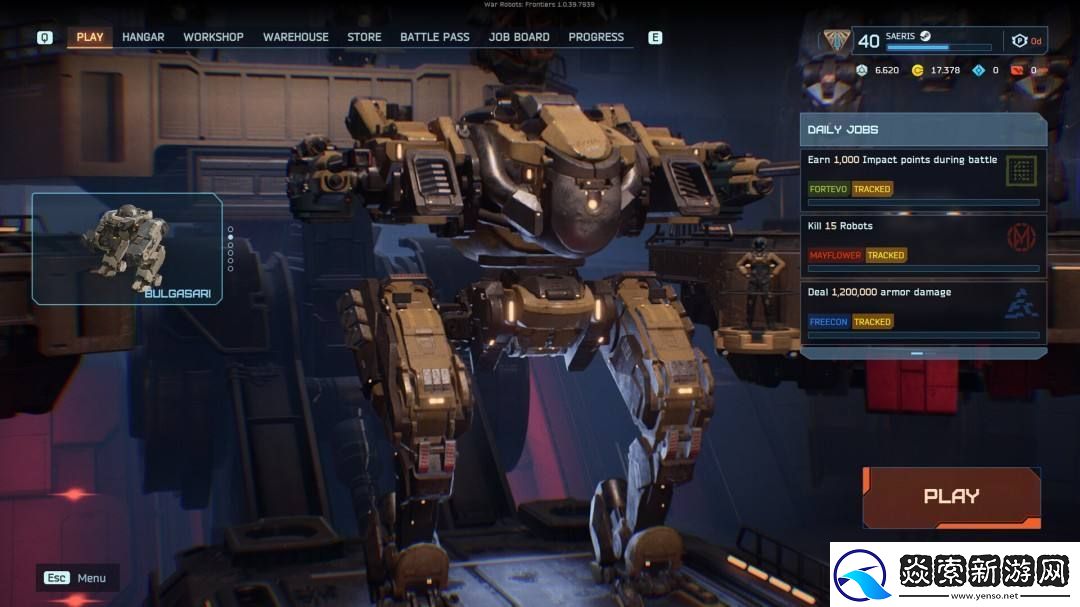The height and width of the screenshot is (607, 1080).
Task: Select the Bulgasari robot card
Action: 127,248
